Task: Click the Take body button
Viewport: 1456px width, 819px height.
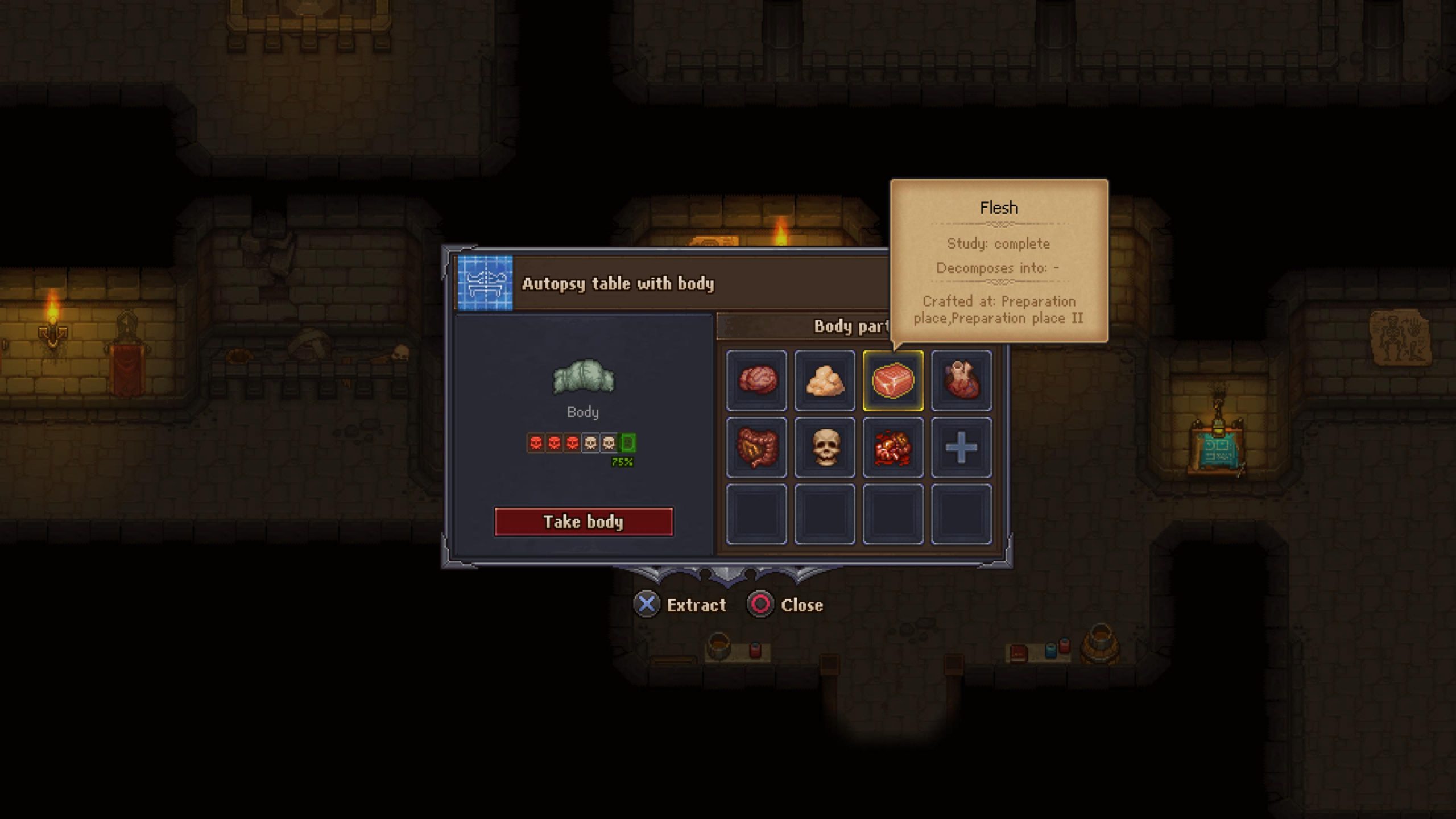Action: [x=584, y=522]
